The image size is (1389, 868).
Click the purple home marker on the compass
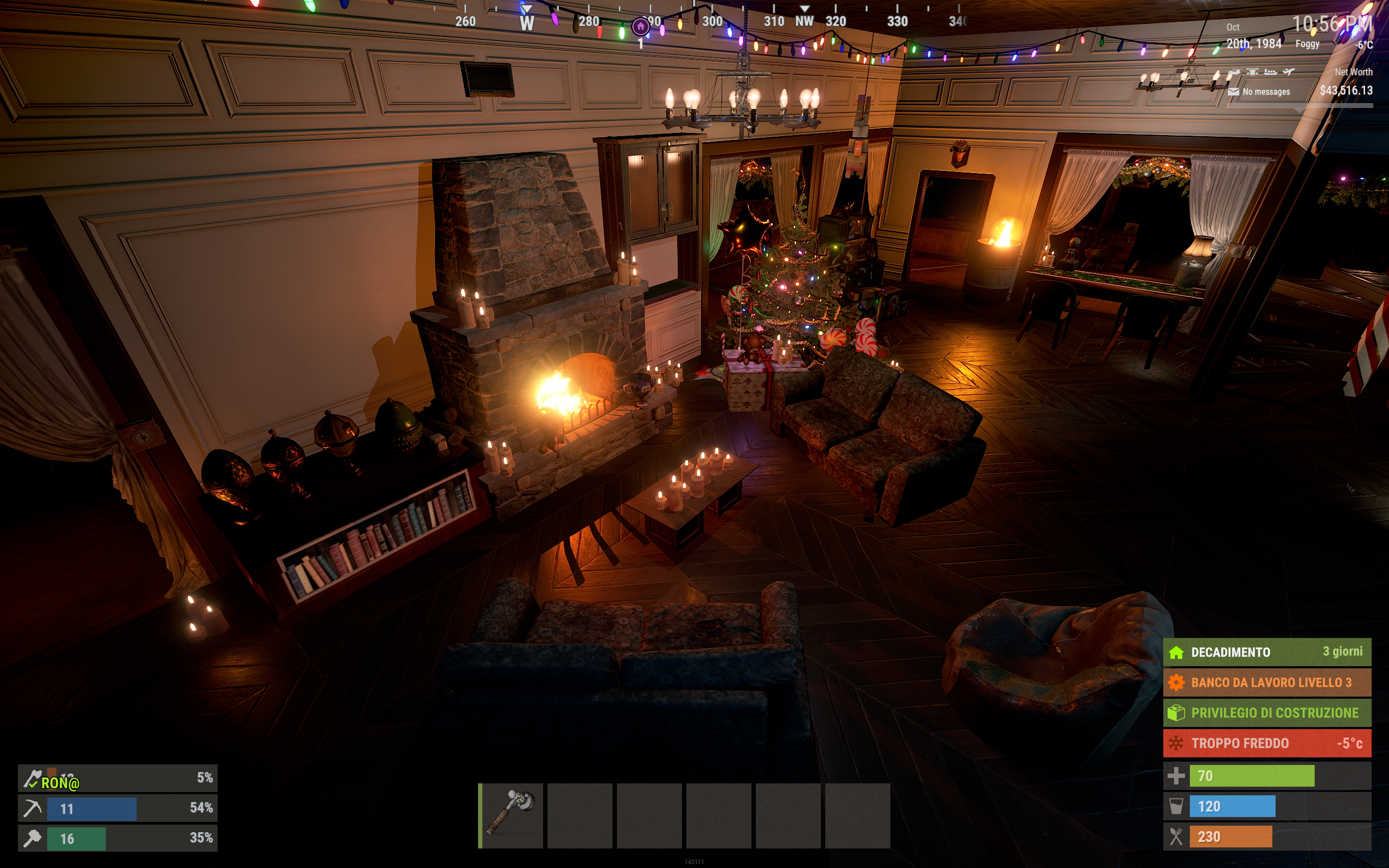[640, 27]
